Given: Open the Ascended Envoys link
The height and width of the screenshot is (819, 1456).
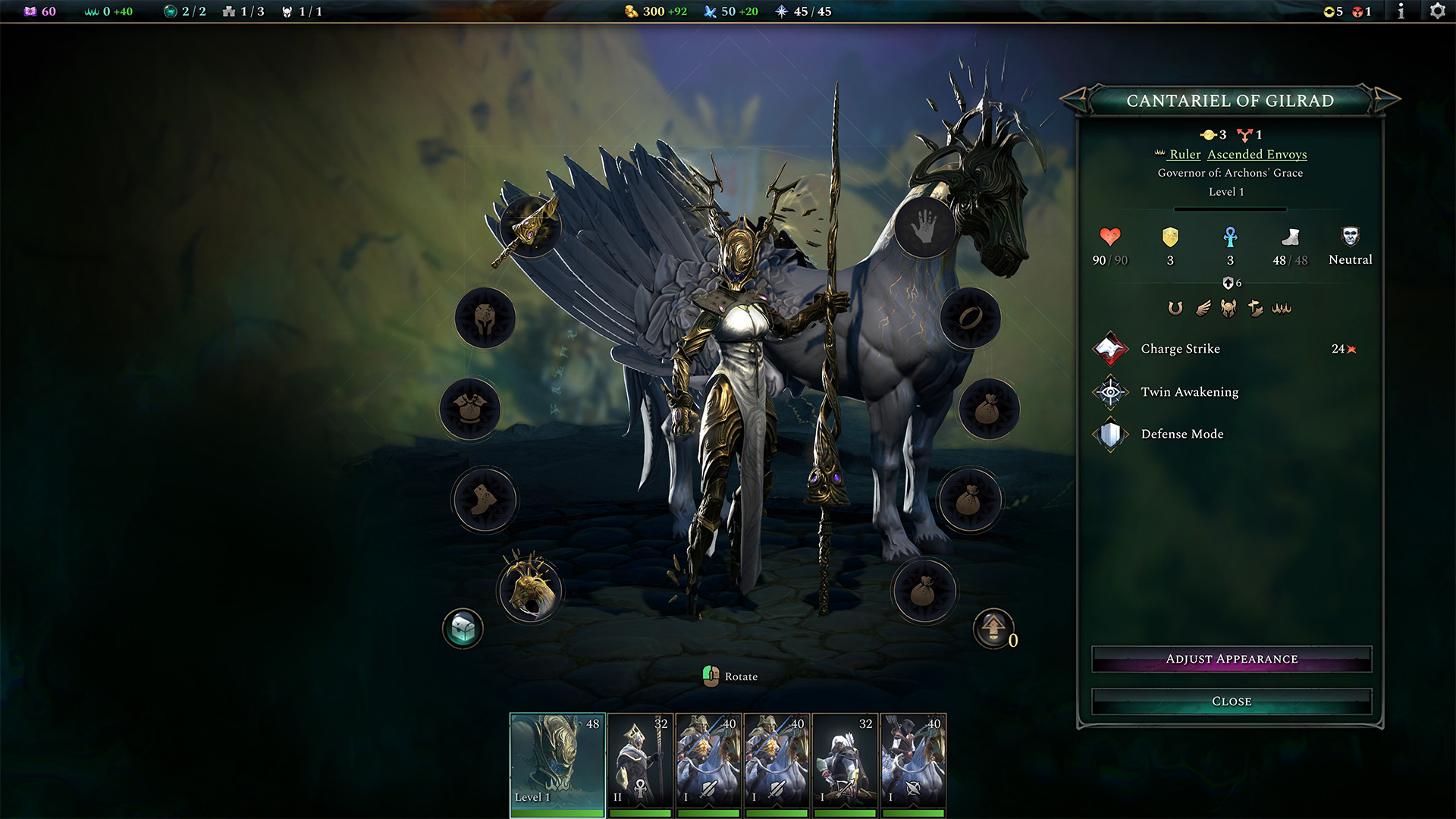Looking at the screenshot, I should (x=1256, y=154).
